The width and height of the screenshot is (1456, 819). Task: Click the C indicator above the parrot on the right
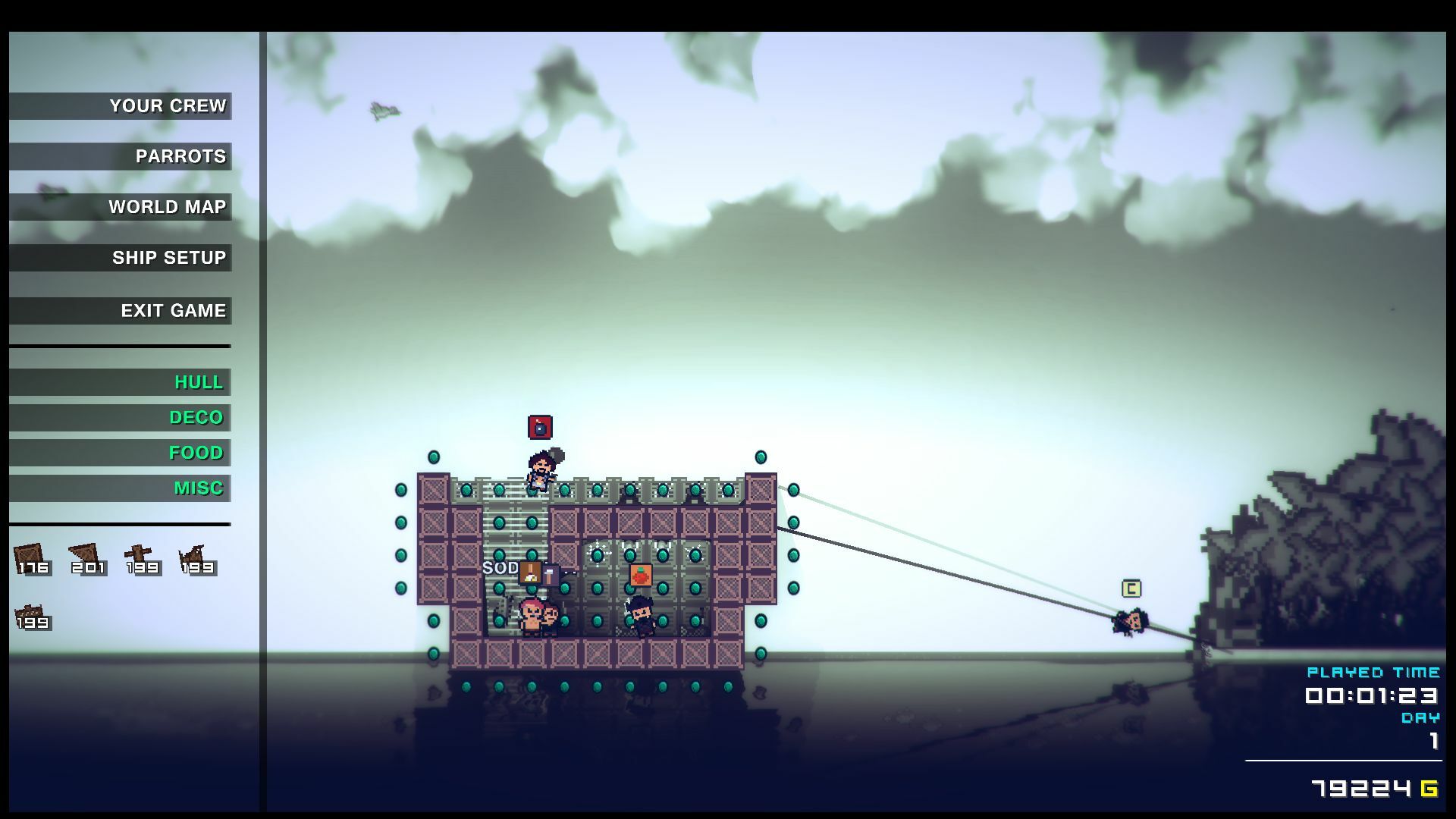click(x=1130, y=589)
